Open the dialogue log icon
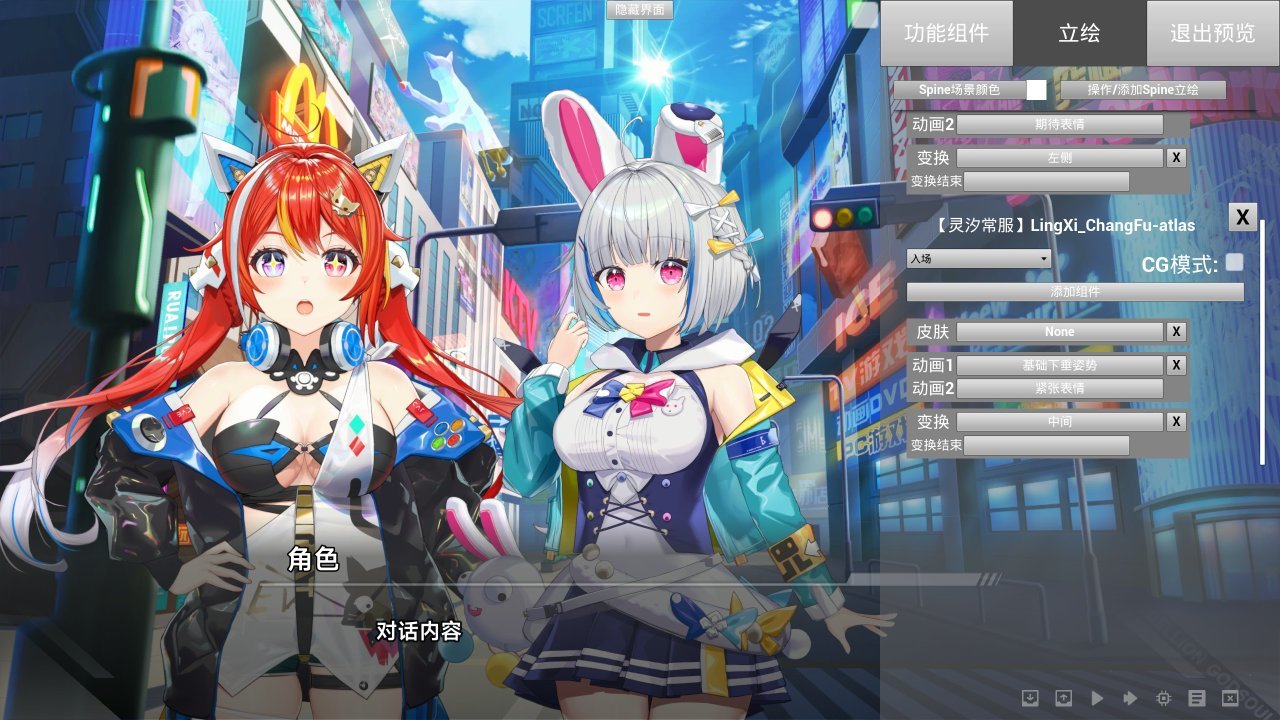Image resolution: width=1280 pixels, height=720 pixels. click(1197, 698)
